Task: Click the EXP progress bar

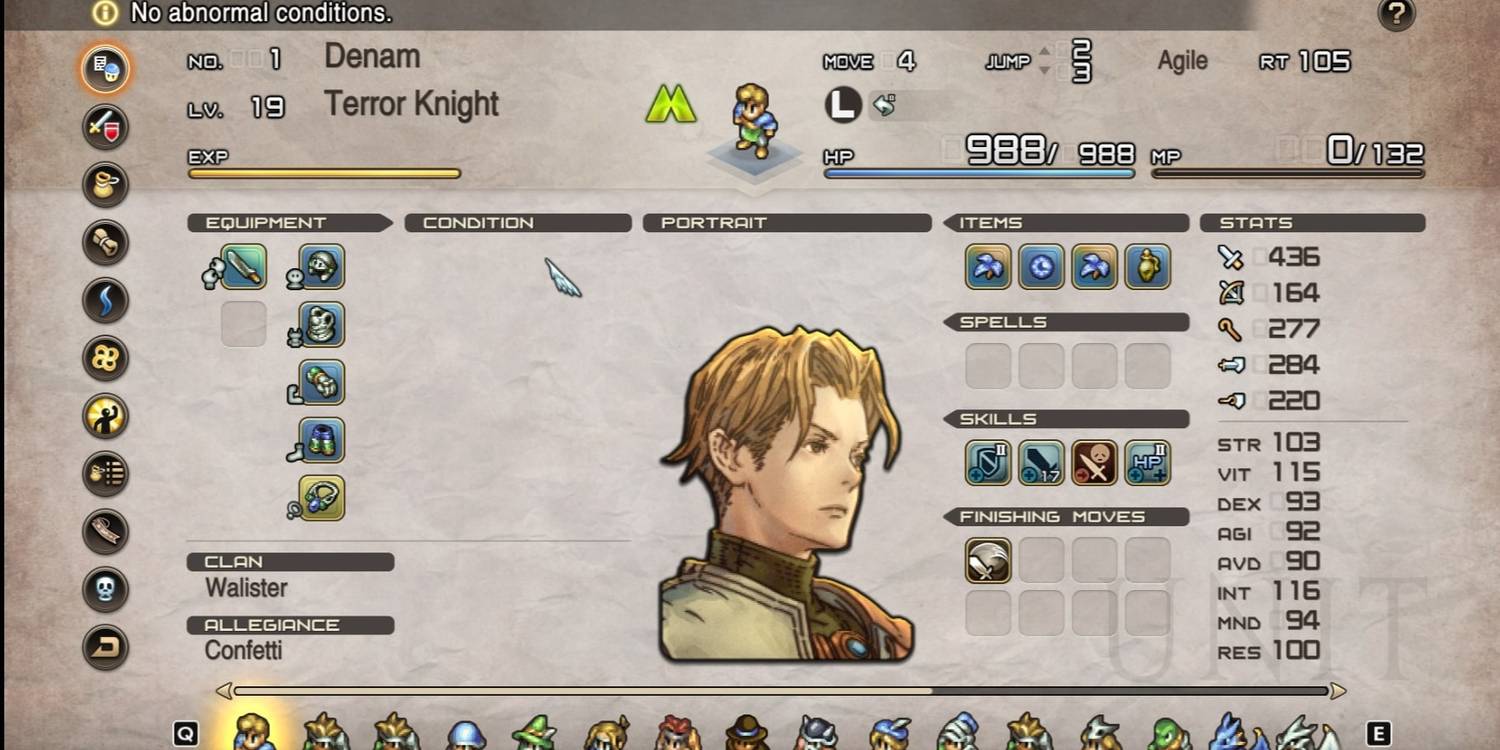Action: click(x=324, y=171)
